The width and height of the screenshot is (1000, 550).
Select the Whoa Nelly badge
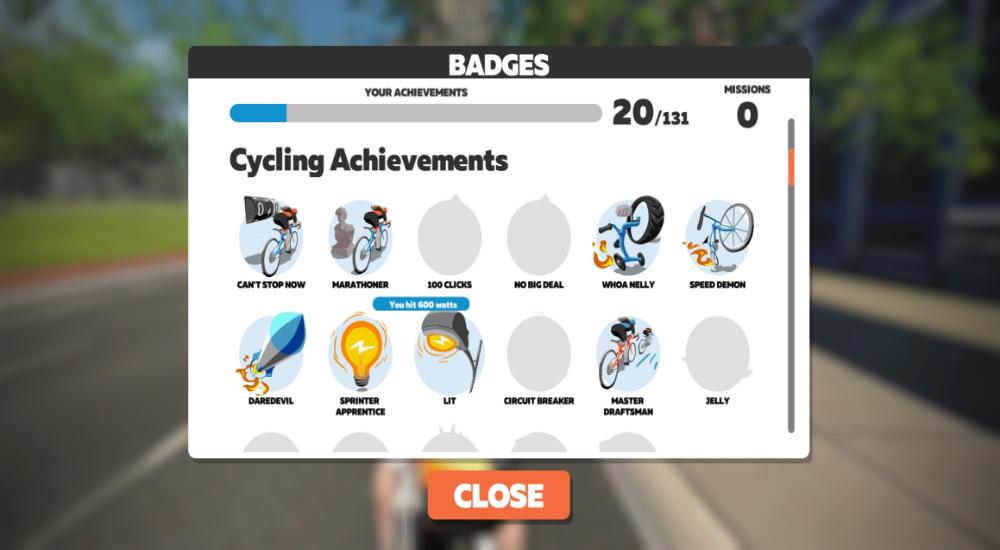pyautogui.click(x=629, y=238)
